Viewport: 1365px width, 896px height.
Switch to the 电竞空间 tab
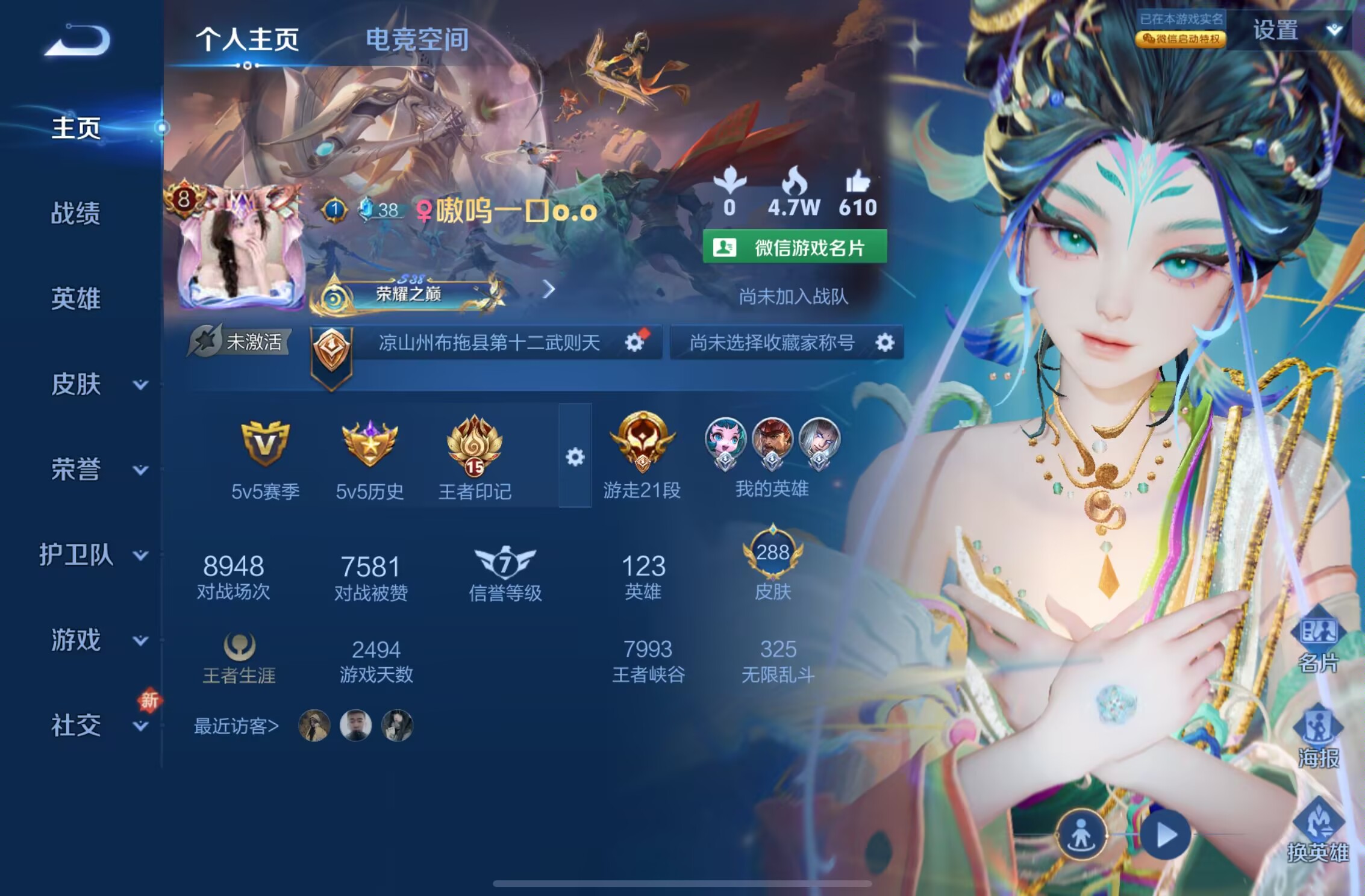[x=417, y=40]
